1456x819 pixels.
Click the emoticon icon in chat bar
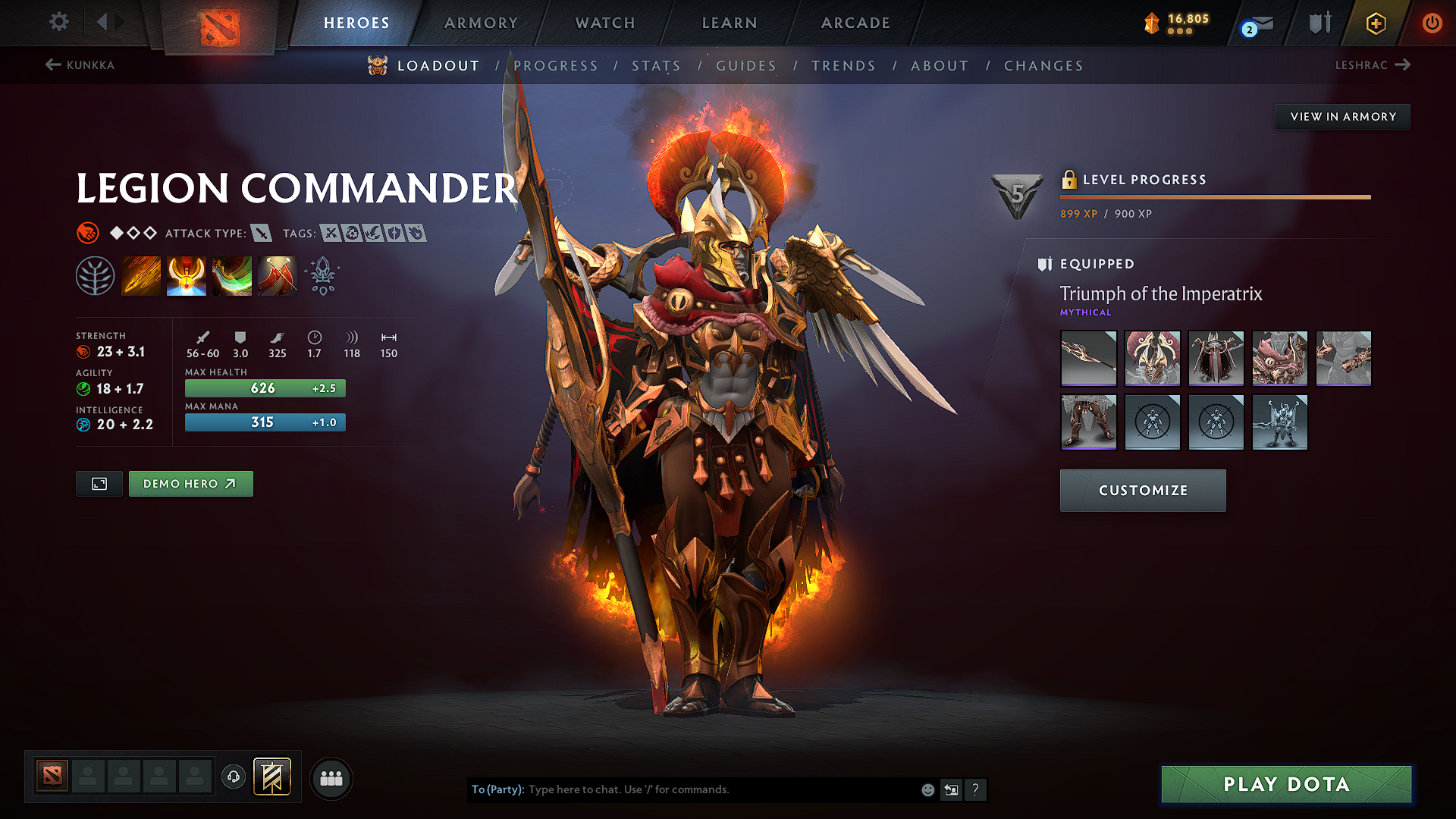[x=927, y=789]
